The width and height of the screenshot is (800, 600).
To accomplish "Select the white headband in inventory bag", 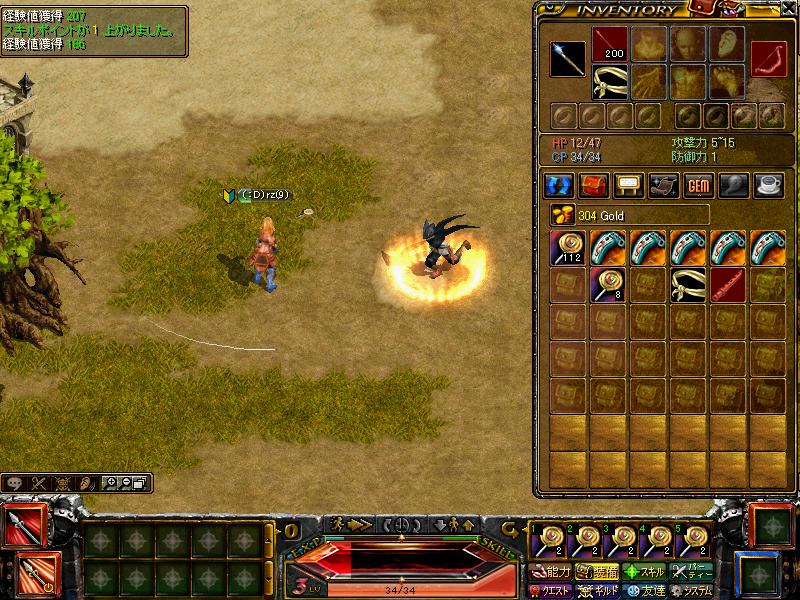I will (x=689, y=285).
